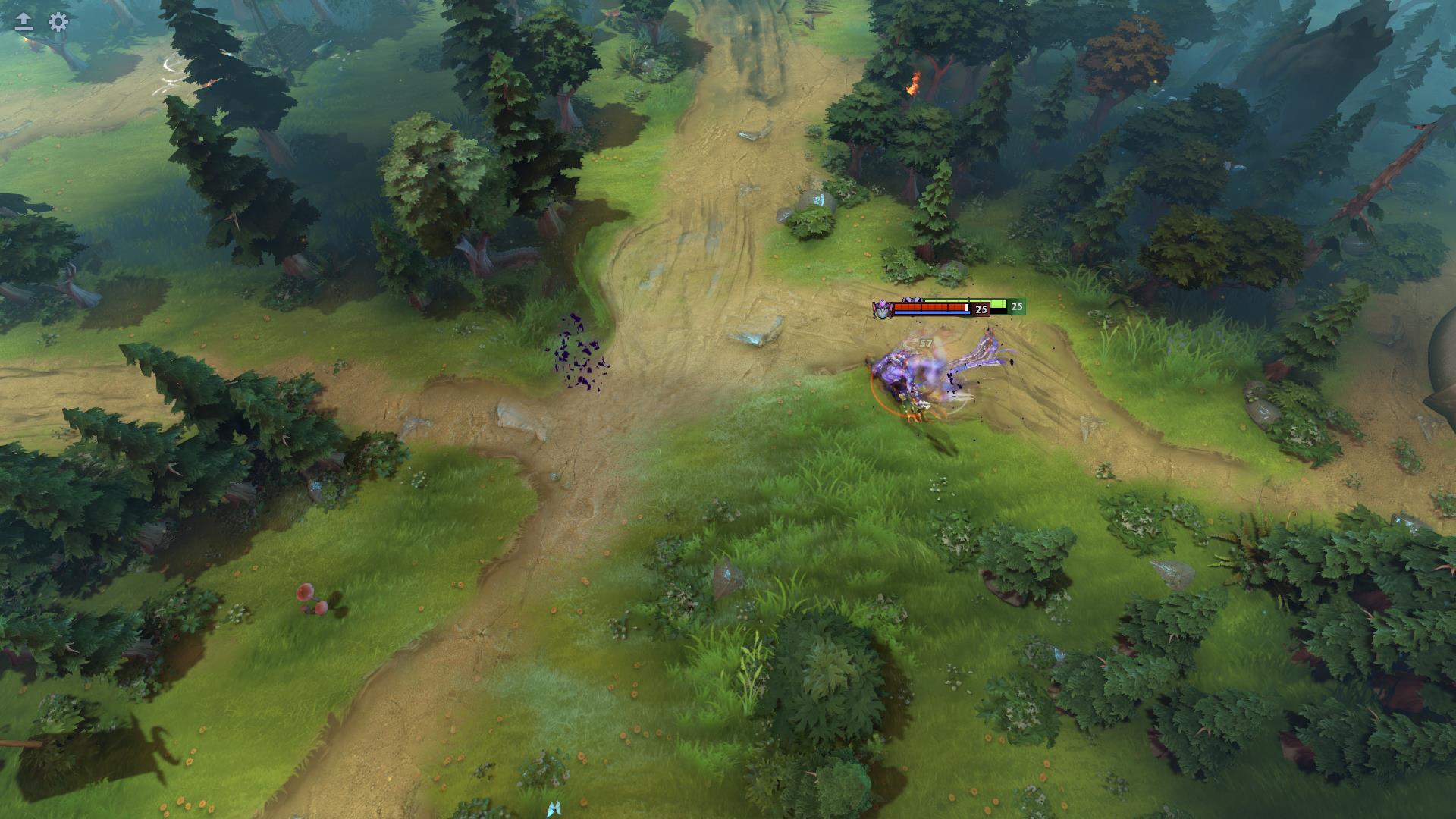Click the blue butterfly marker at the bottom center
This screenshot has height=819, width=1456.
pyautogui.click(x=556, y=810)
